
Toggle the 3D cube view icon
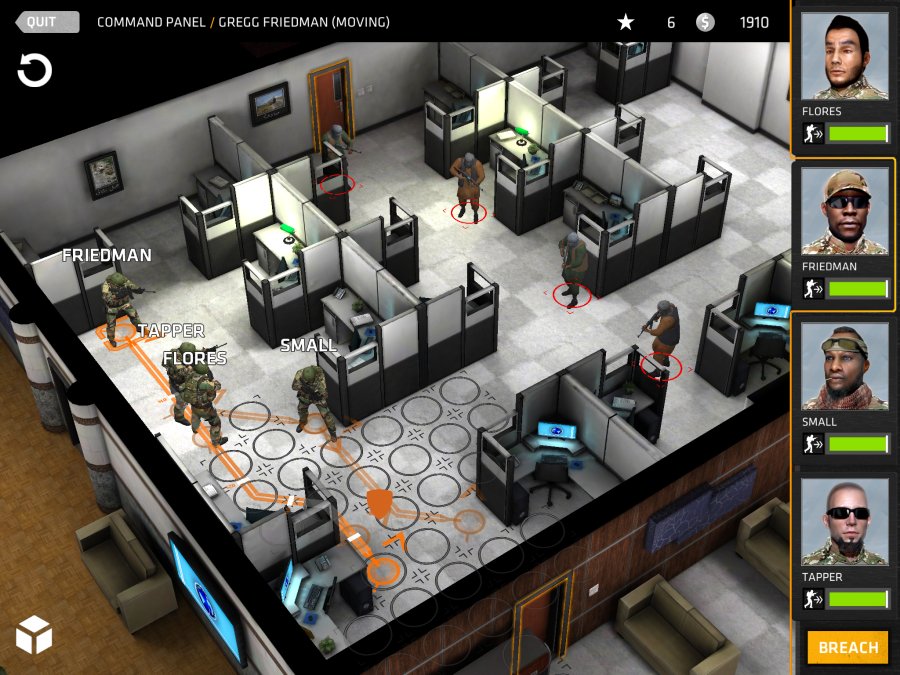click(34, 634)
